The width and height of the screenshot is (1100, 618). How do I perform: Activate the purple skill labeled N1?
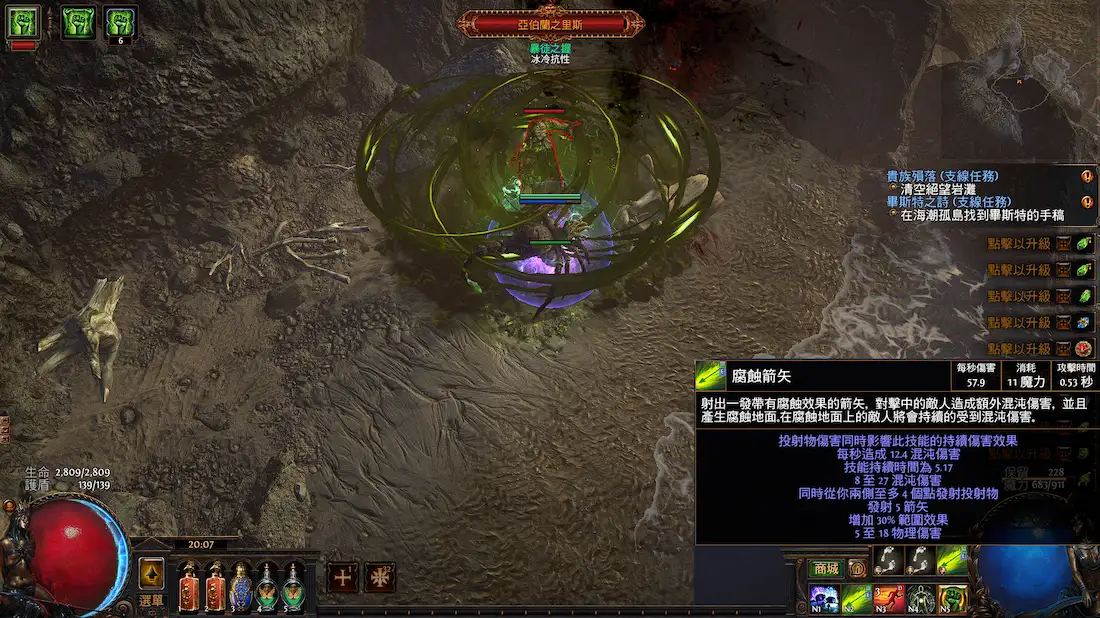point(825,598)
